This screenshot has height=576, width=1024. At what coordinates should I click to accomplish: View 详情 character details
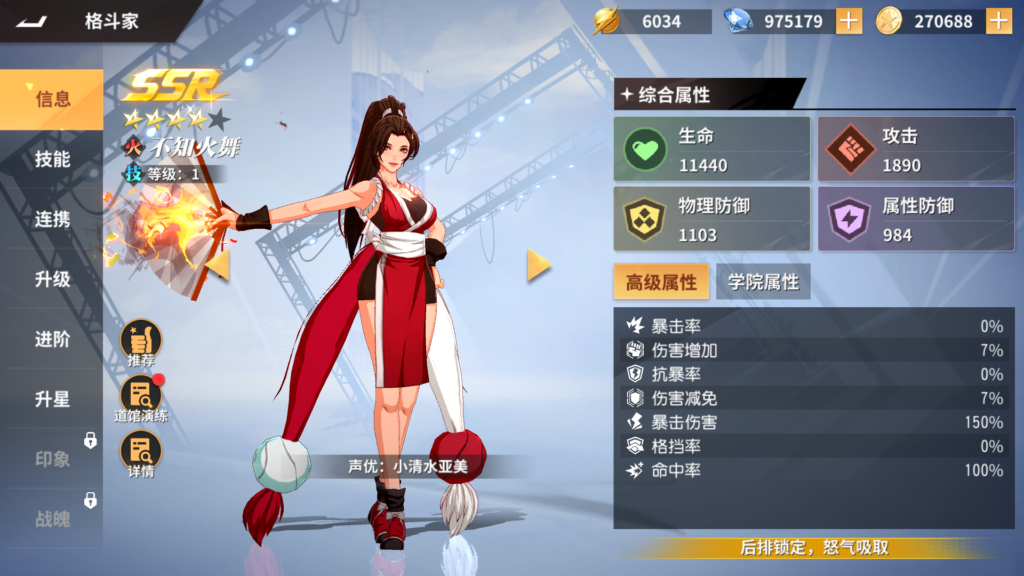pyautogui.click(x=141, y=454)
